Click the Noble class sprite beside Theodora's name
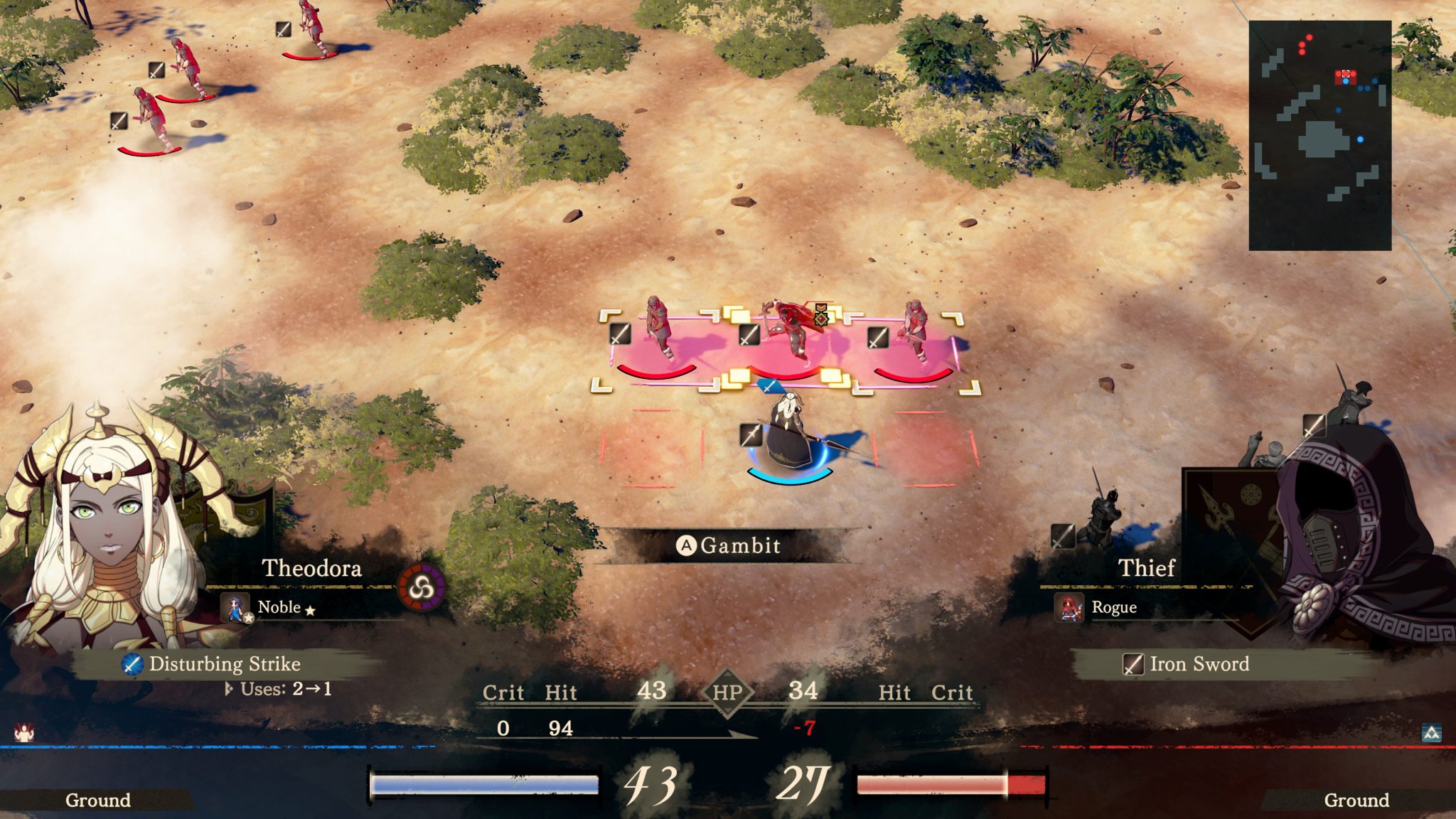This screenshot has height=819, width=1456. [x=236, y=608]
